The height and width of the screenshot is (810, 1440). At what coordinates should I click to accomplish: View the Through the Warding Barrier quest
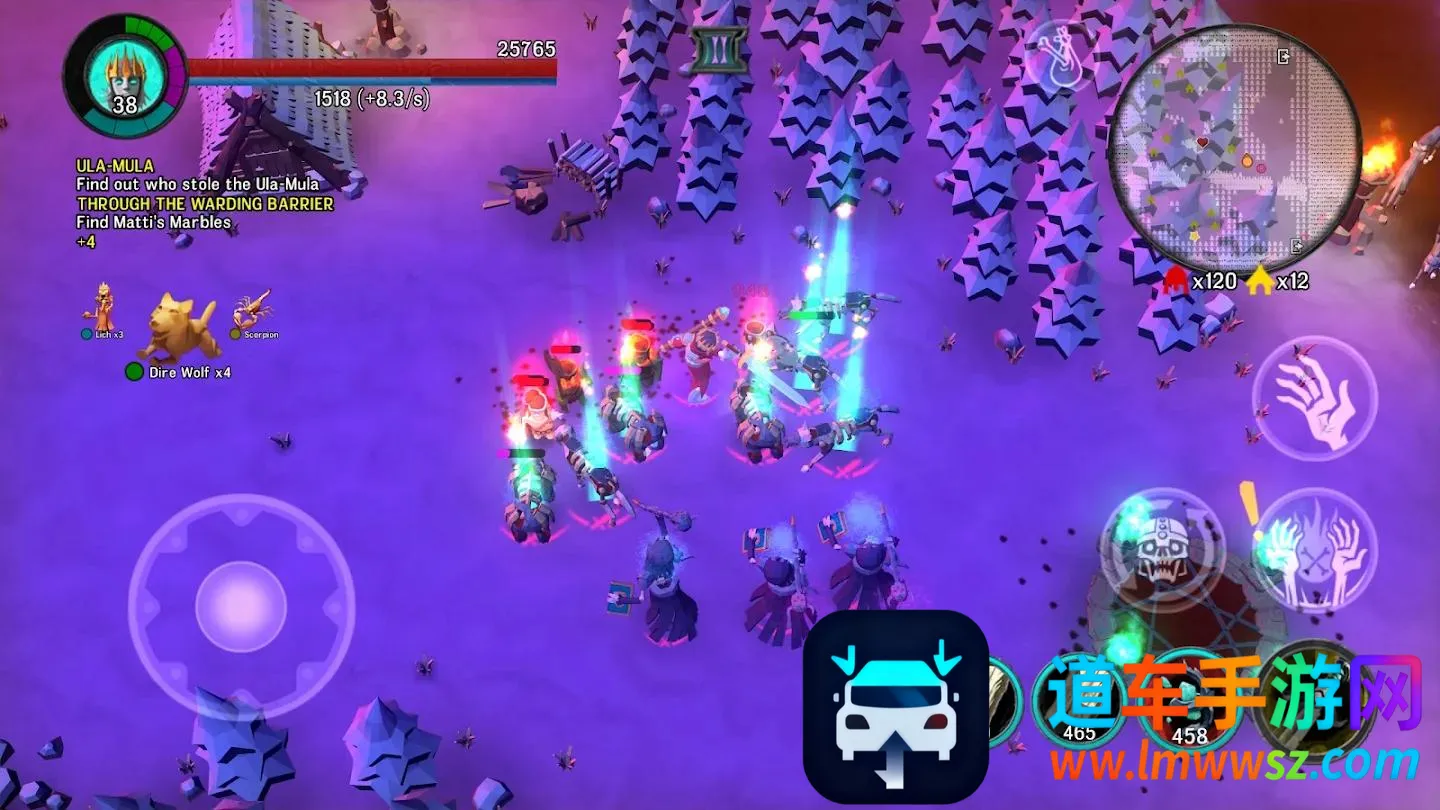[x=205, y=203]
